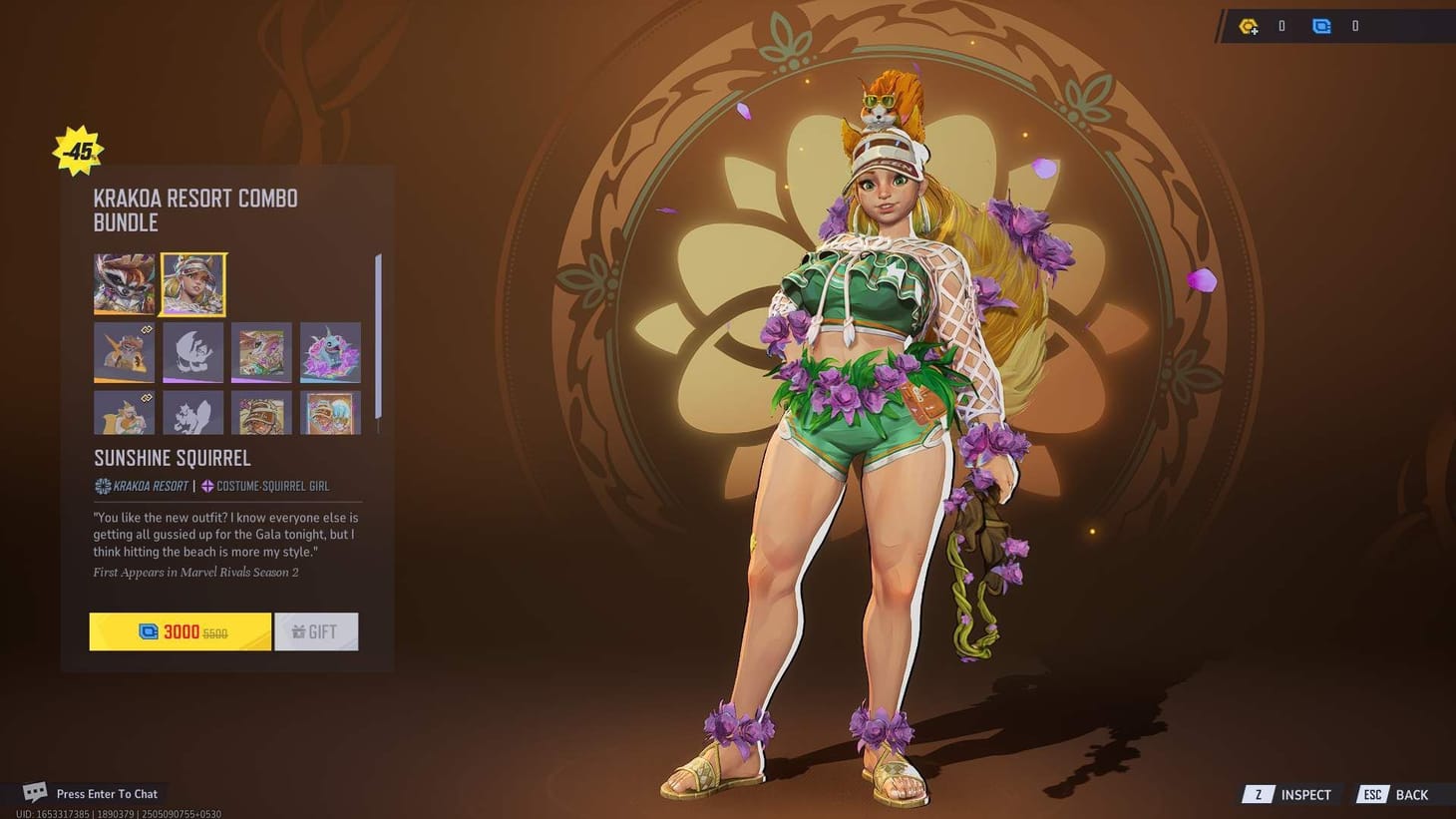Click the Gift button

point(316,630)
